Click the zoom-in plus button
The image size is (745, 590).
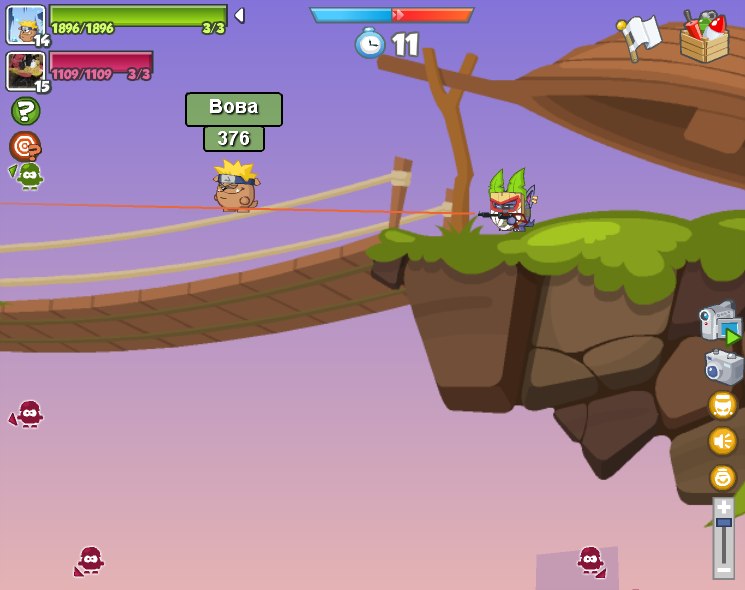pos(723,507)
